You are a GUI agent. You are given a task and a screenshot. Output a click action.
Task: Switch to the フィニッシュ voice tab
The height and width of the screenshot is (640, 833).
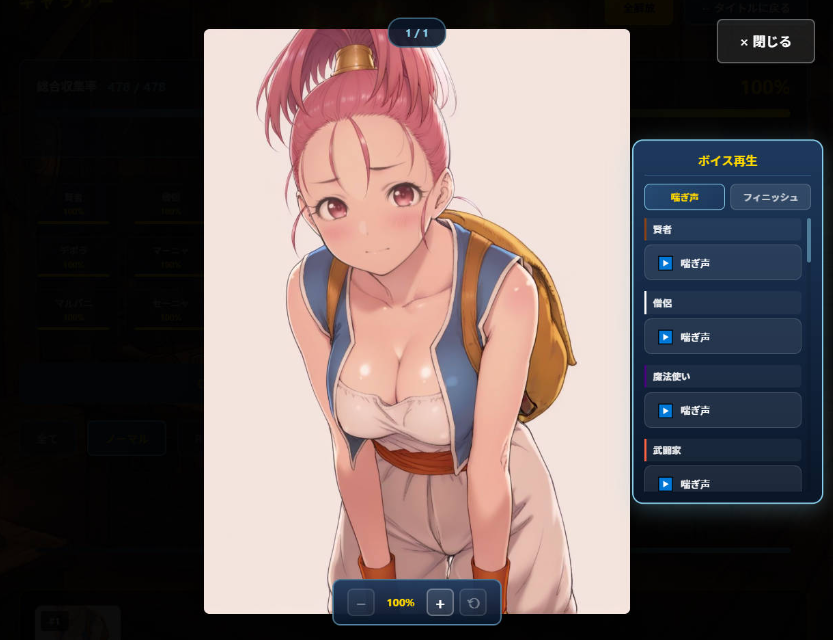click(x=770, y=197)
